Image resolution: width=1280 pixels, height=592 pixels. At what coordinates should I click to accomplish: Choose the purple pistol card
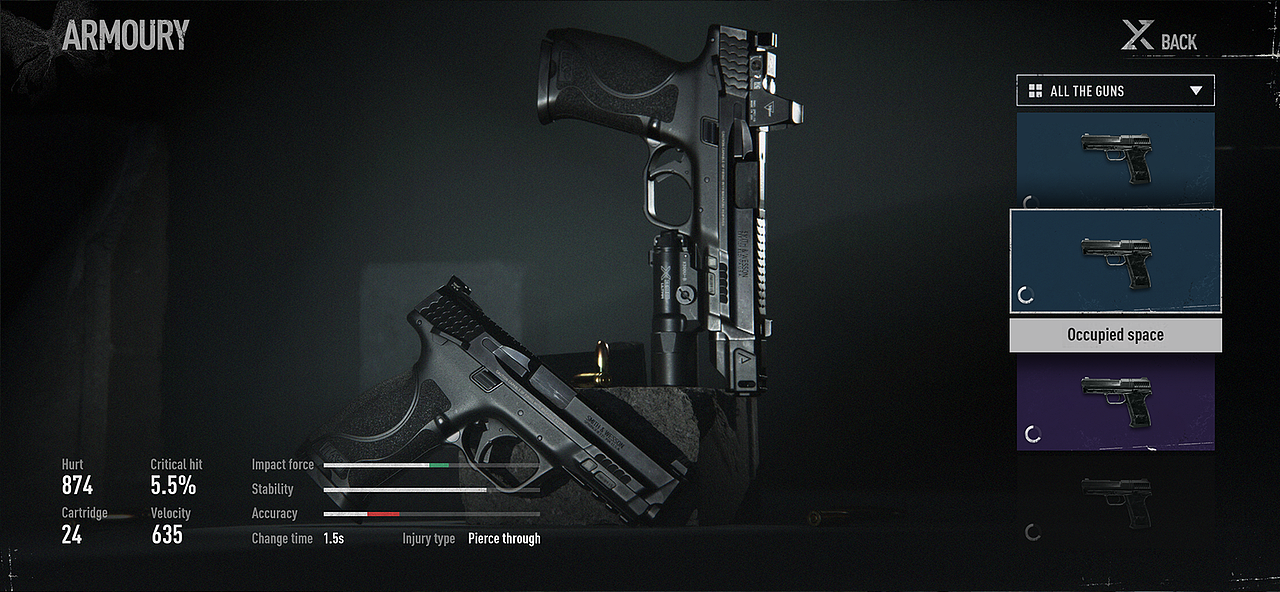coord(1115,403)
